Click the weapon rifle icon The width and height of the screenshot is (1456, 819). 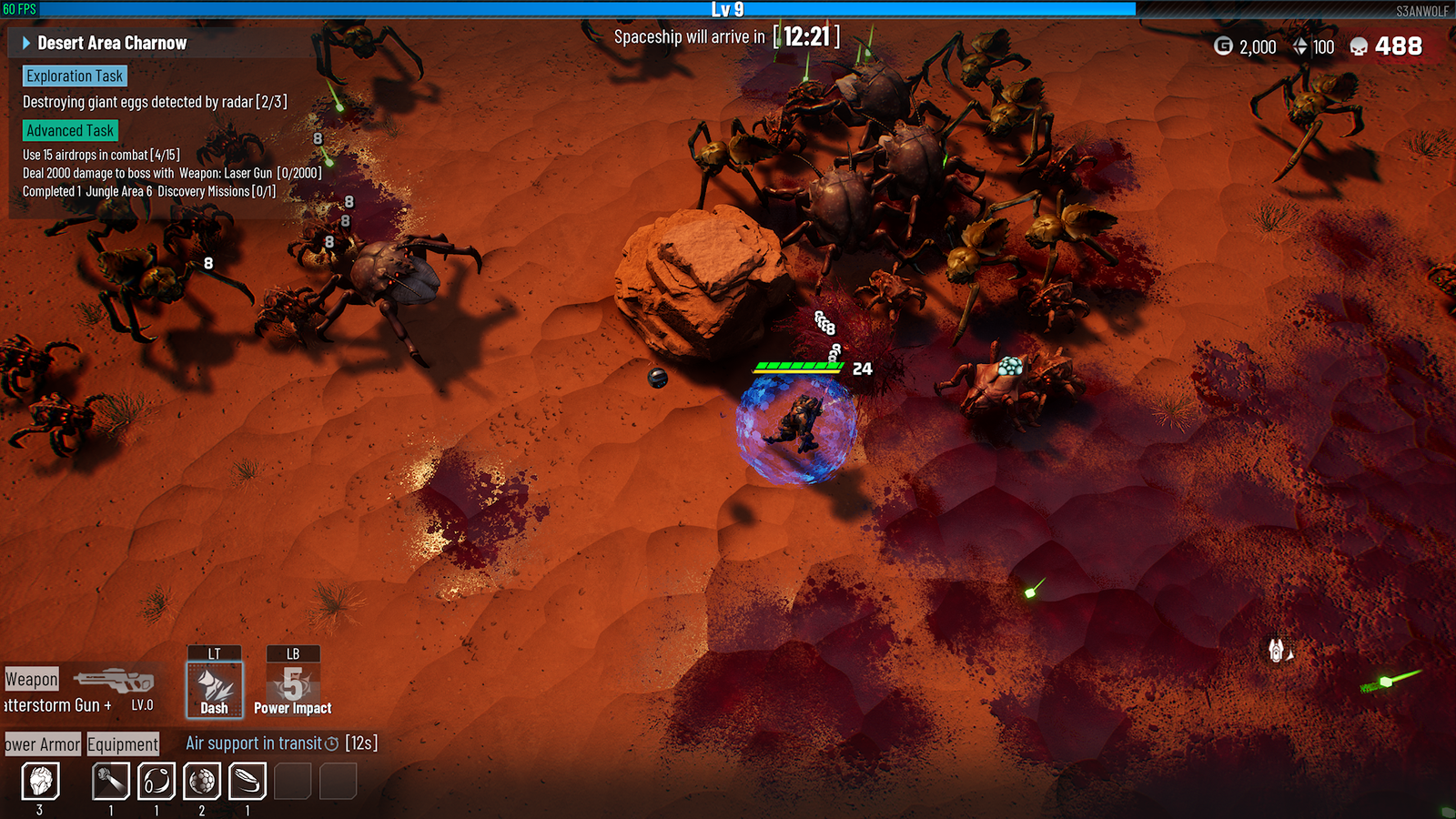114,680
